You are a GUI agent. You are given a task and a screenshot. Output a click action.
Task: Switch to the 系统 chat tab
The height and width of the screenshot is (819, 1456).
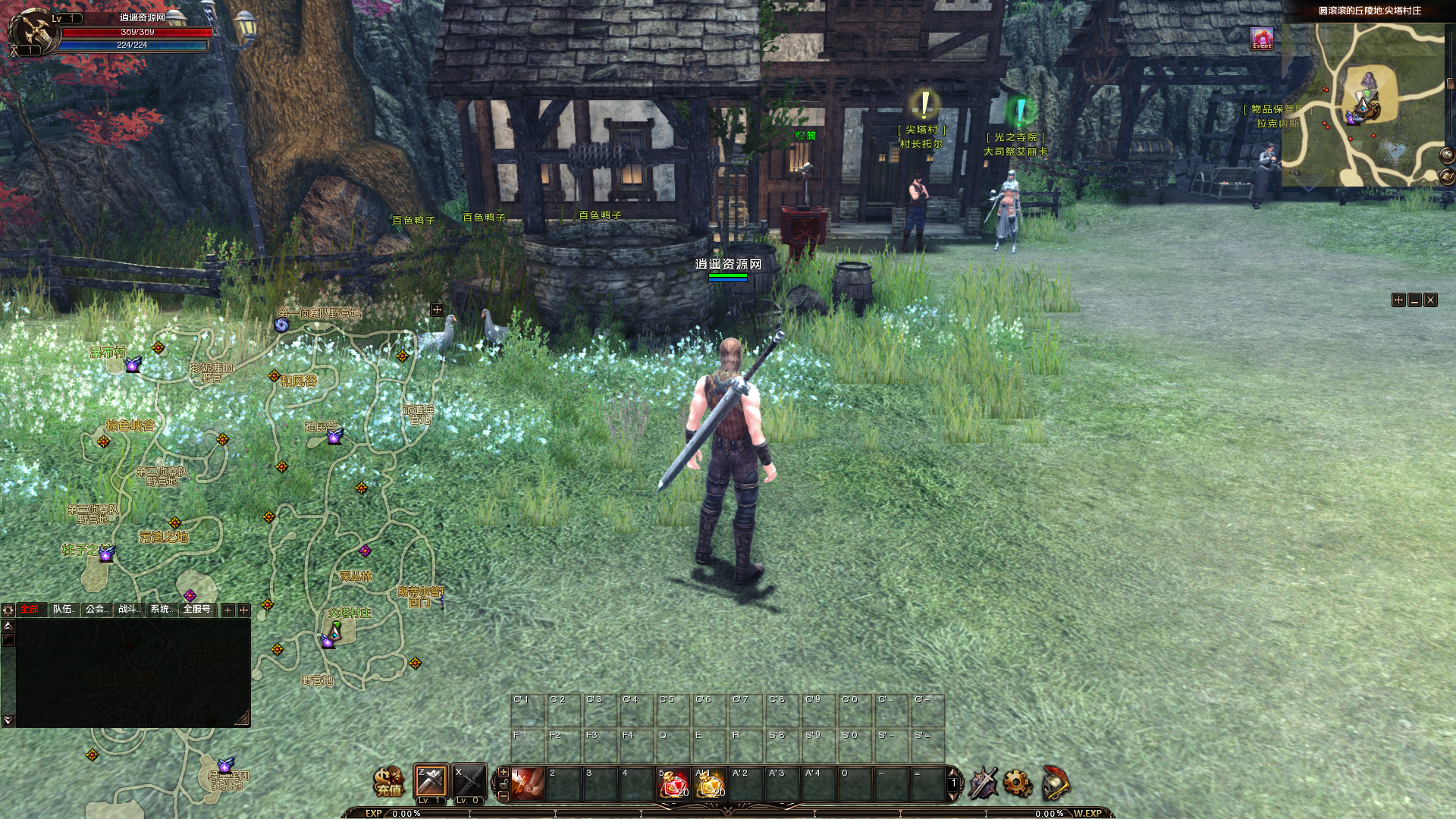point(161,609)
